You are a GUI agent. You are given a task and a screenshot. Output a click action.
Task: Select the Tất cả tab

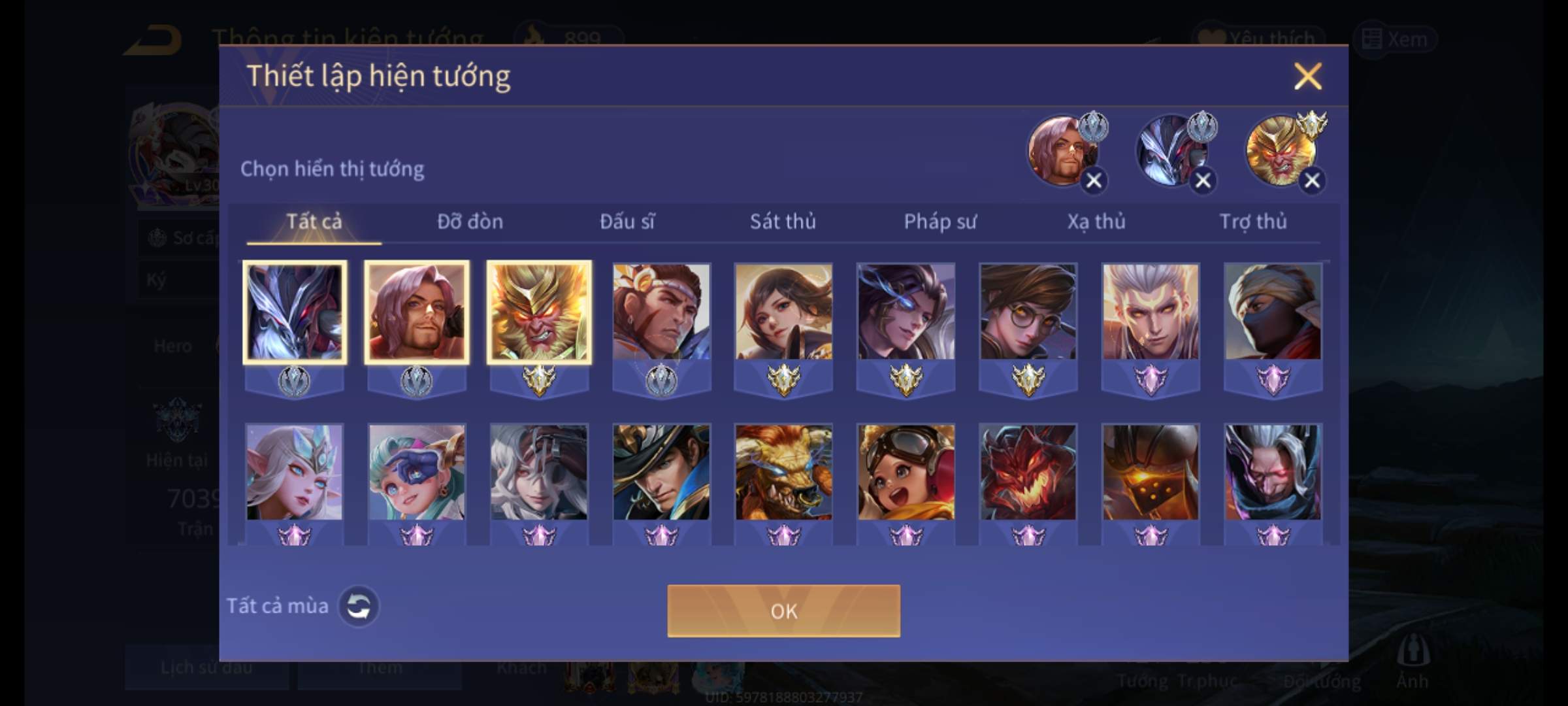coord(314,222)
